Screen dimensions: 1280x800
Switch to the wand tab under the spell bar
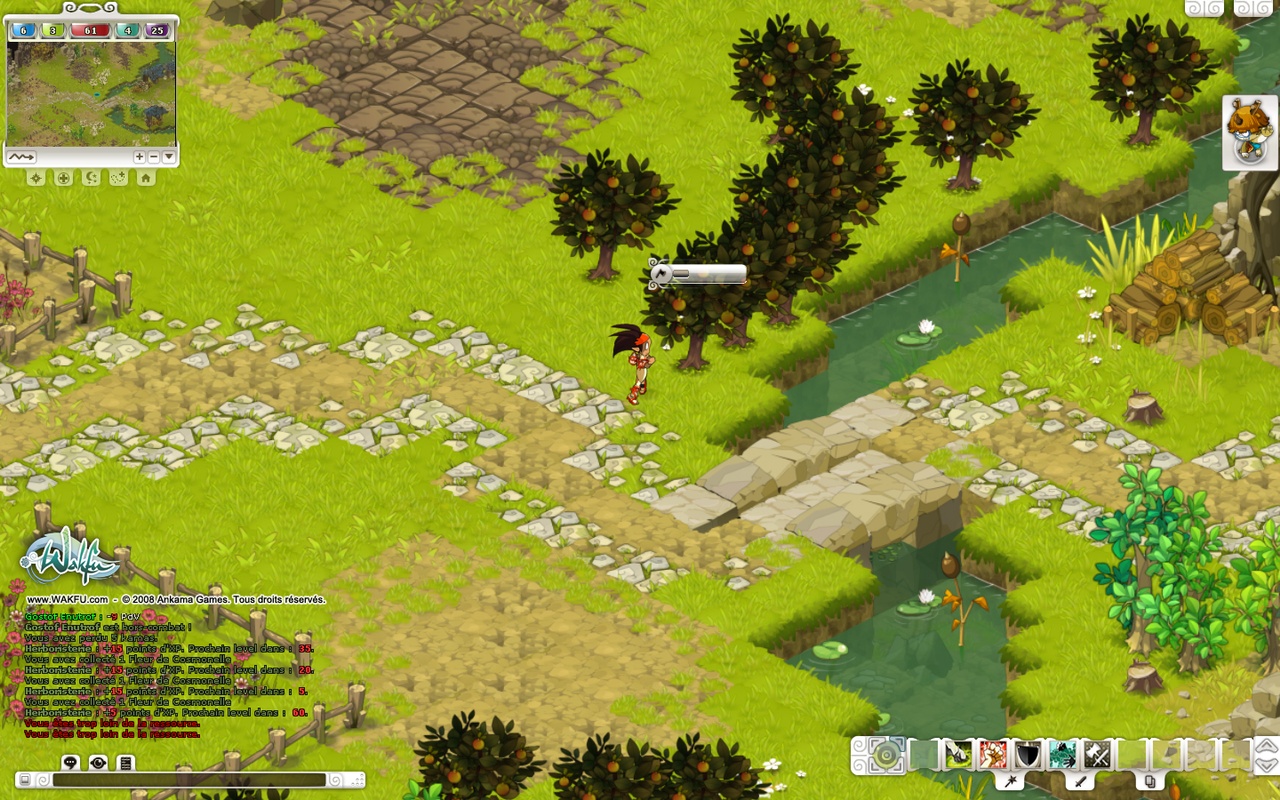pos(1010,782)
